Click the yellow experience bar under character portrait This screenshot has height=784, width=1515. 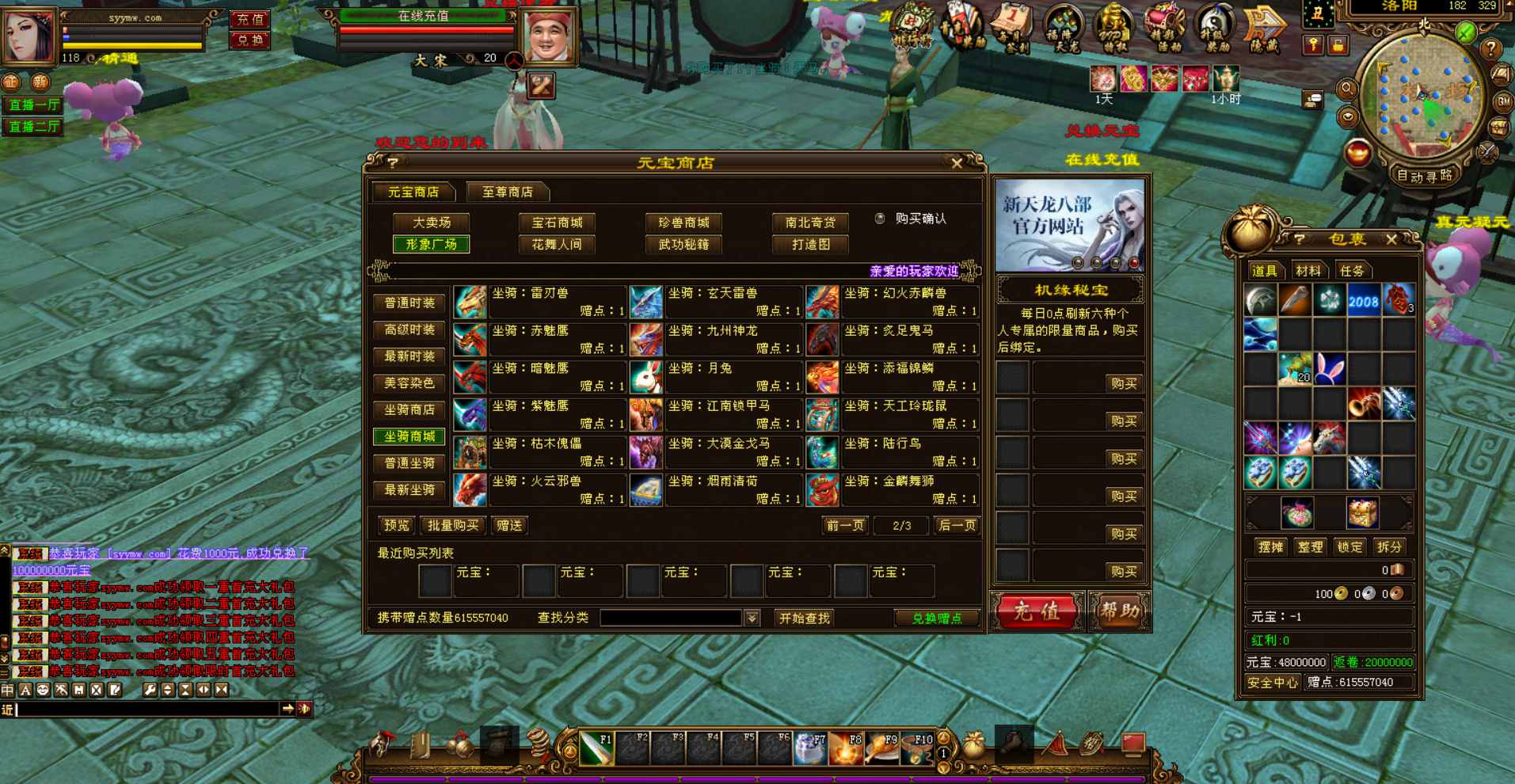pyautogui.click(x=131, y=46)
